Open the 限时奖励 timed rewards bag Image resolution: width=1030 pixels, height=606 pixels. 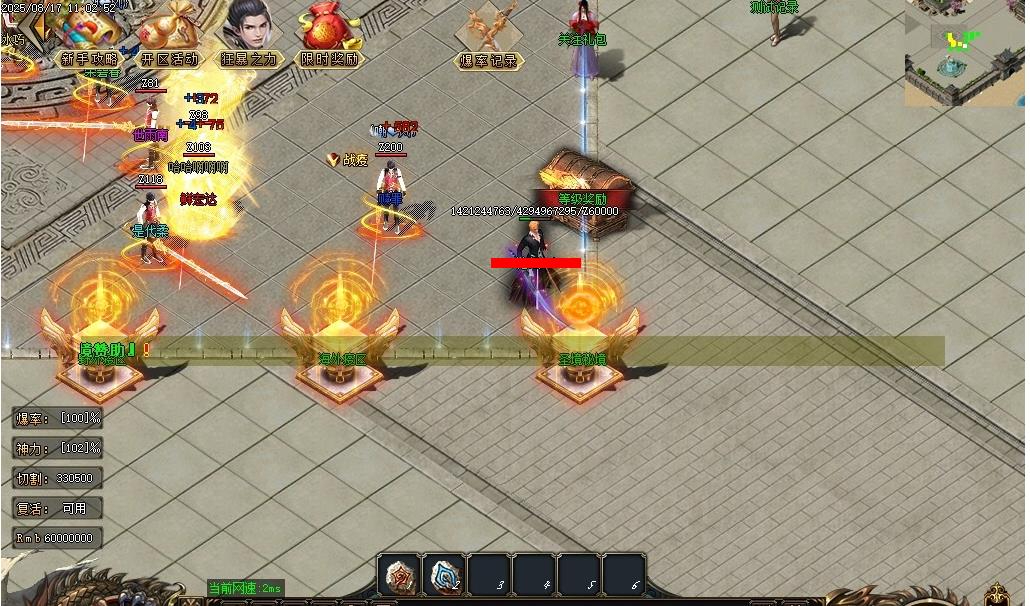(x=329, y=38)
